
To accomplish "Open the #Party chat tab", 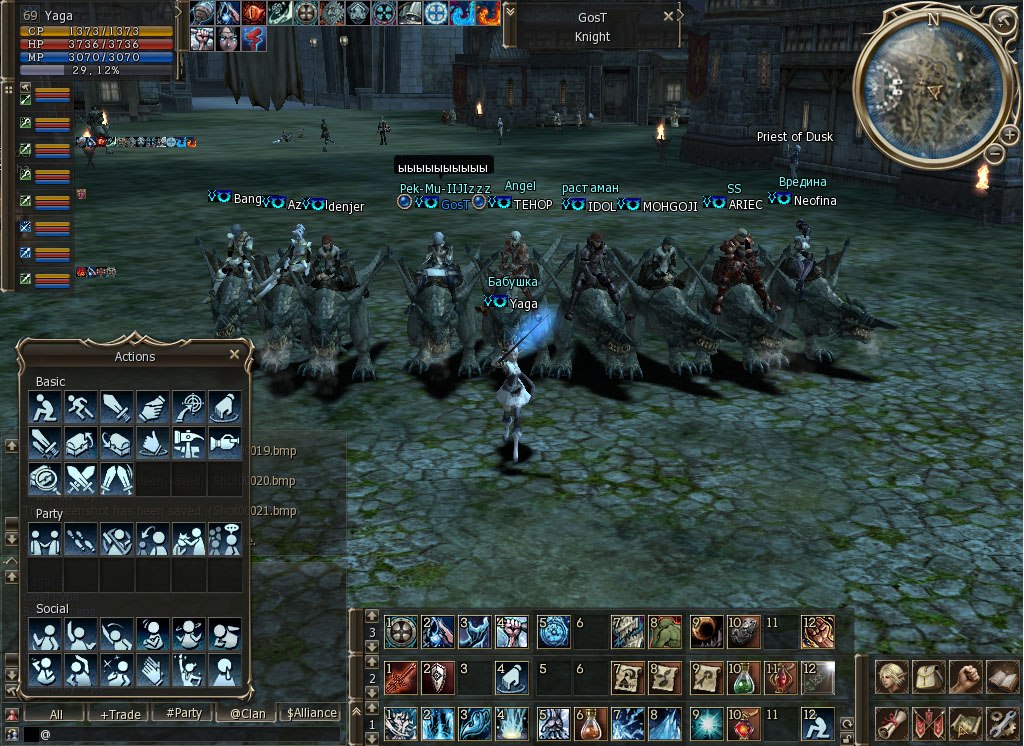I will tap(184, 714).
